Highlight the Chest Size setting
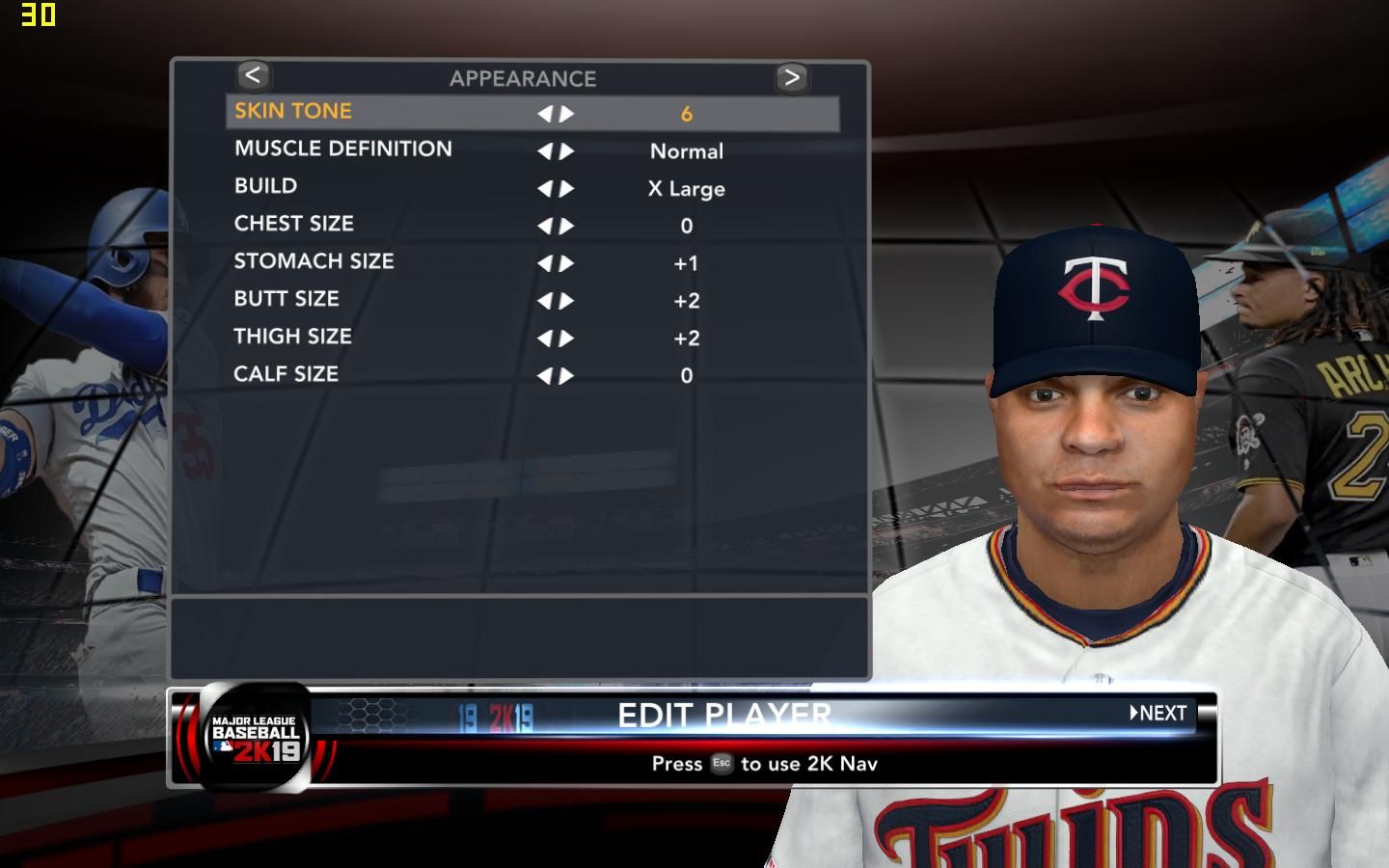Image resolution: width=1389 pixels, height=868 pixels. tap(293, 224)
